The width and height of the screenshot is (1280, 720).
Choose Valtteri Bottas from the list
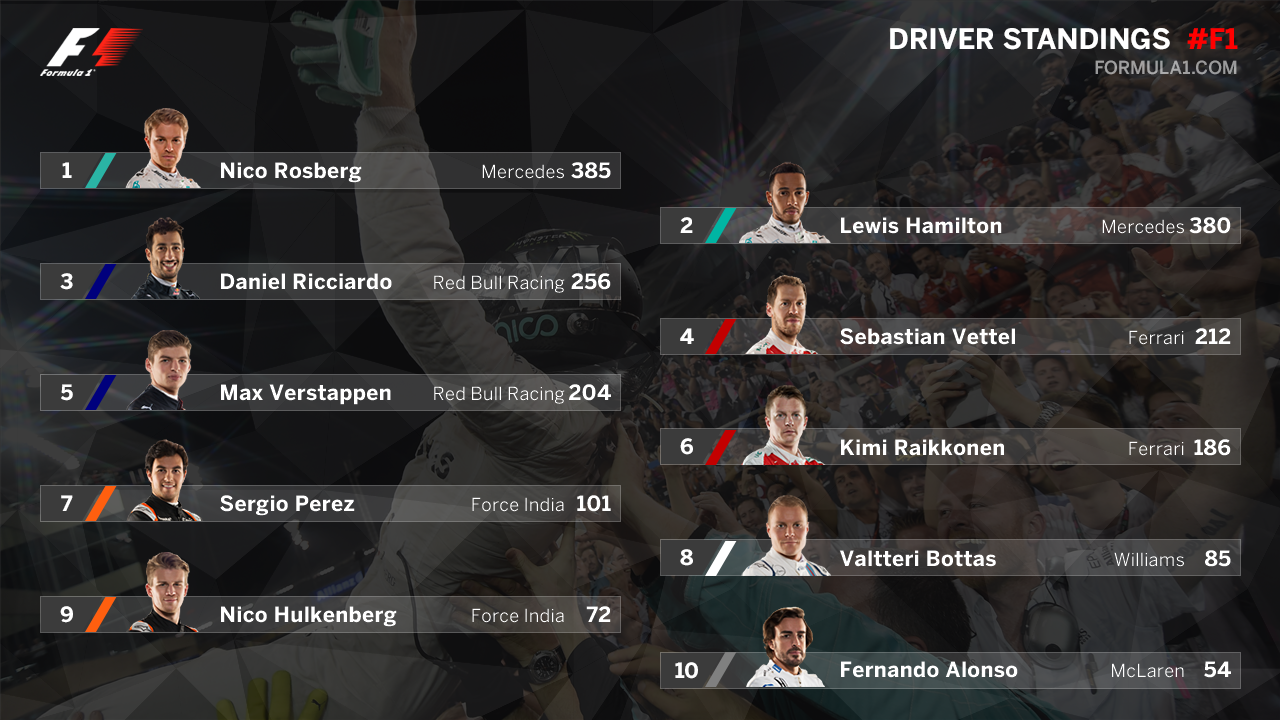[950, 559]
